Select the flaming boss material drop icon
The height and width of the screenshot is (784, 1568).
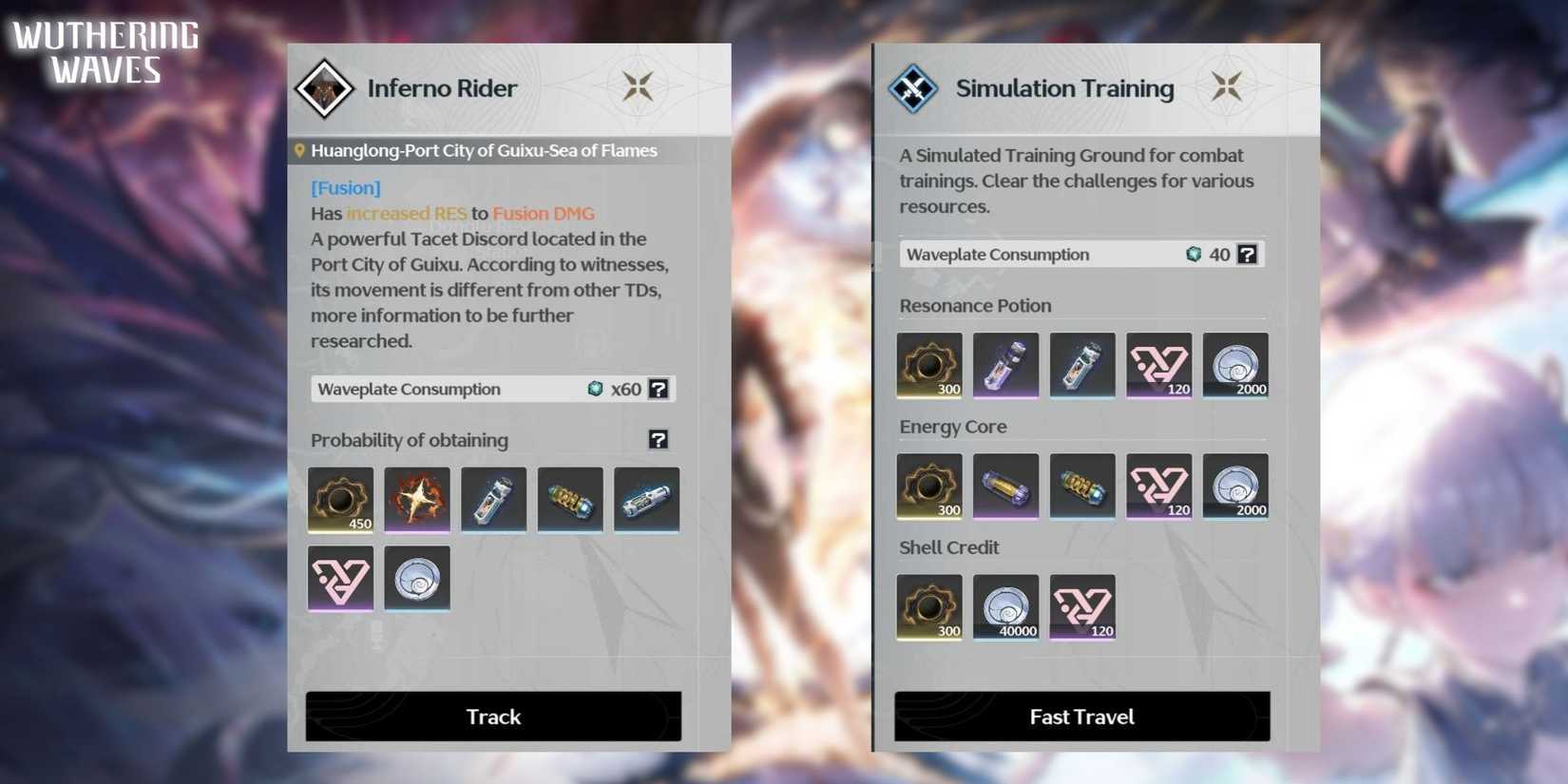tap(416, 500)
